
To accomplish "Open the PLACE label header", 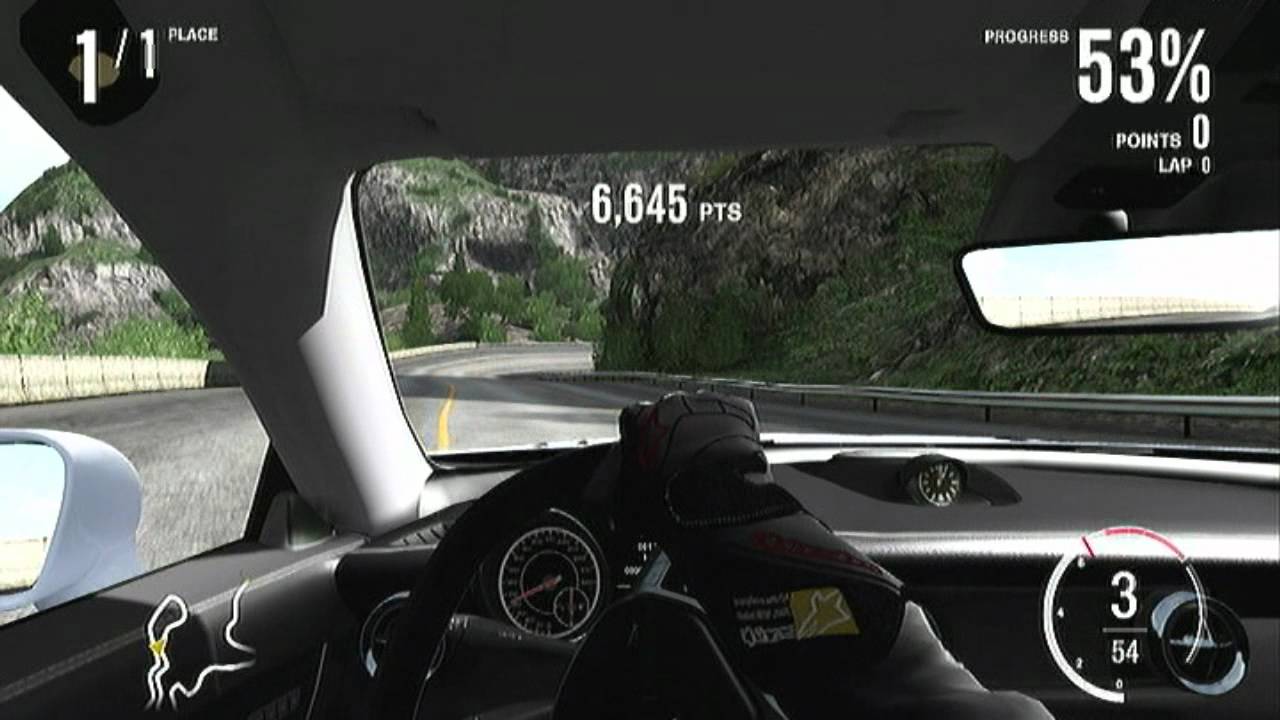I will point(196,33).
